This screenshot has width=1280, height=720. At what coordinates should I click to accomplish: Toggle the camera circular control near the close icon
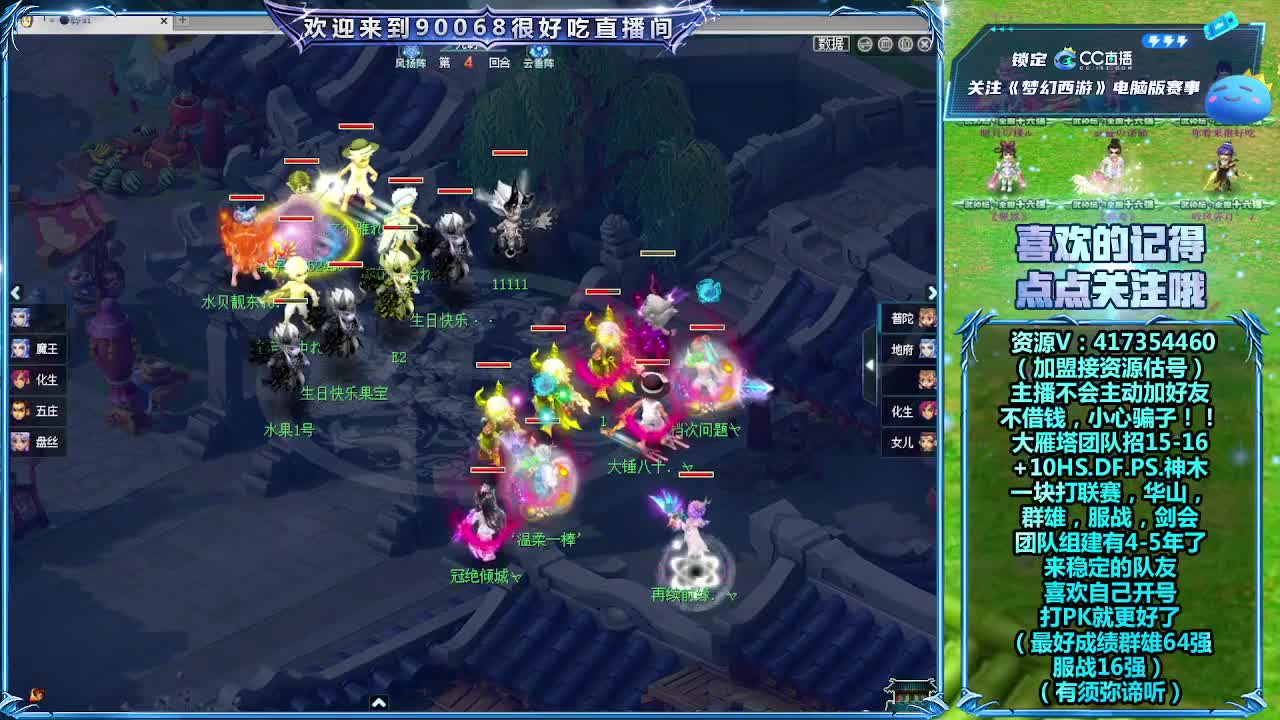point(906,44)
